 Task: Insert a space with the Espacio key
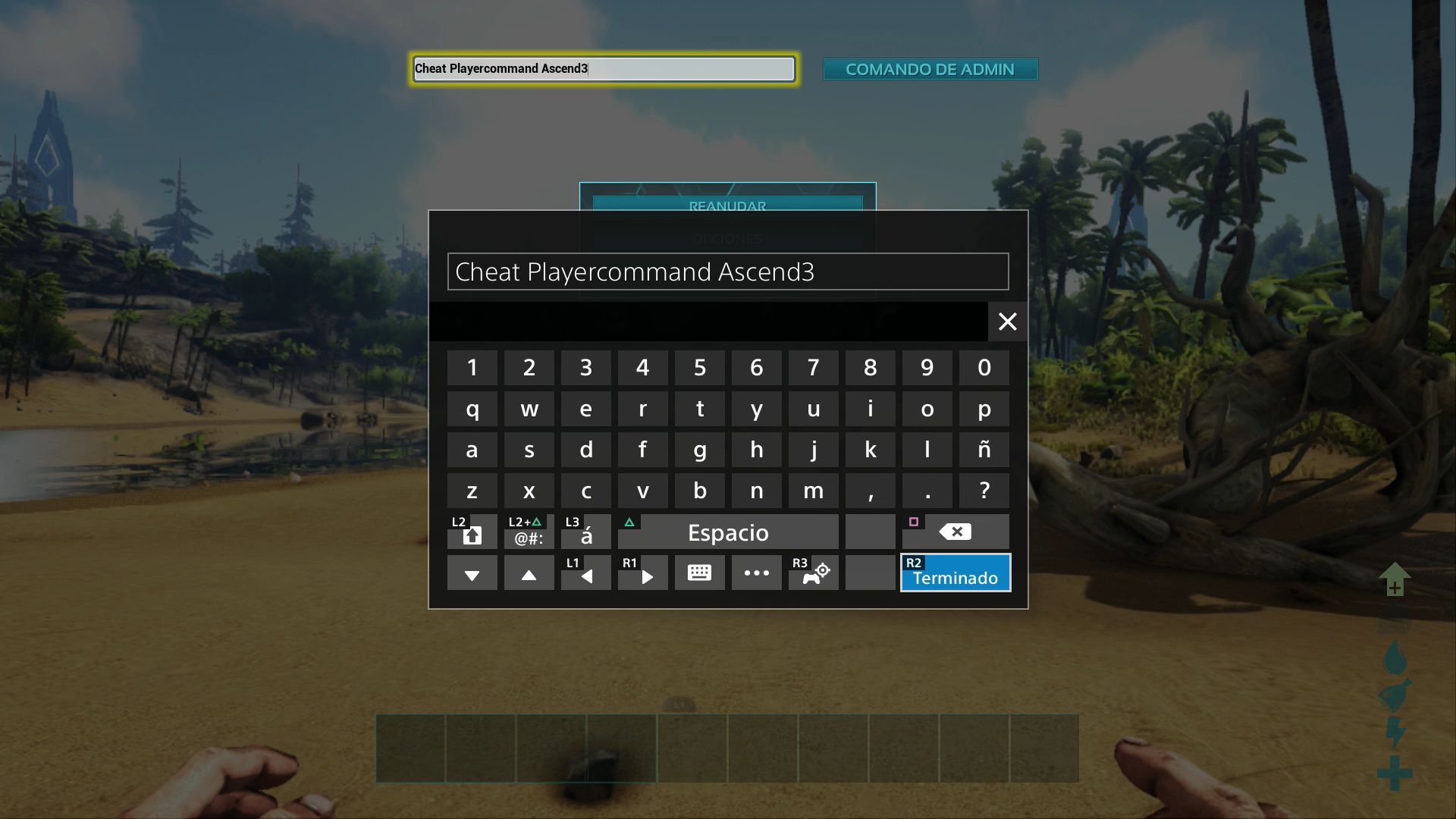[728, 532]
